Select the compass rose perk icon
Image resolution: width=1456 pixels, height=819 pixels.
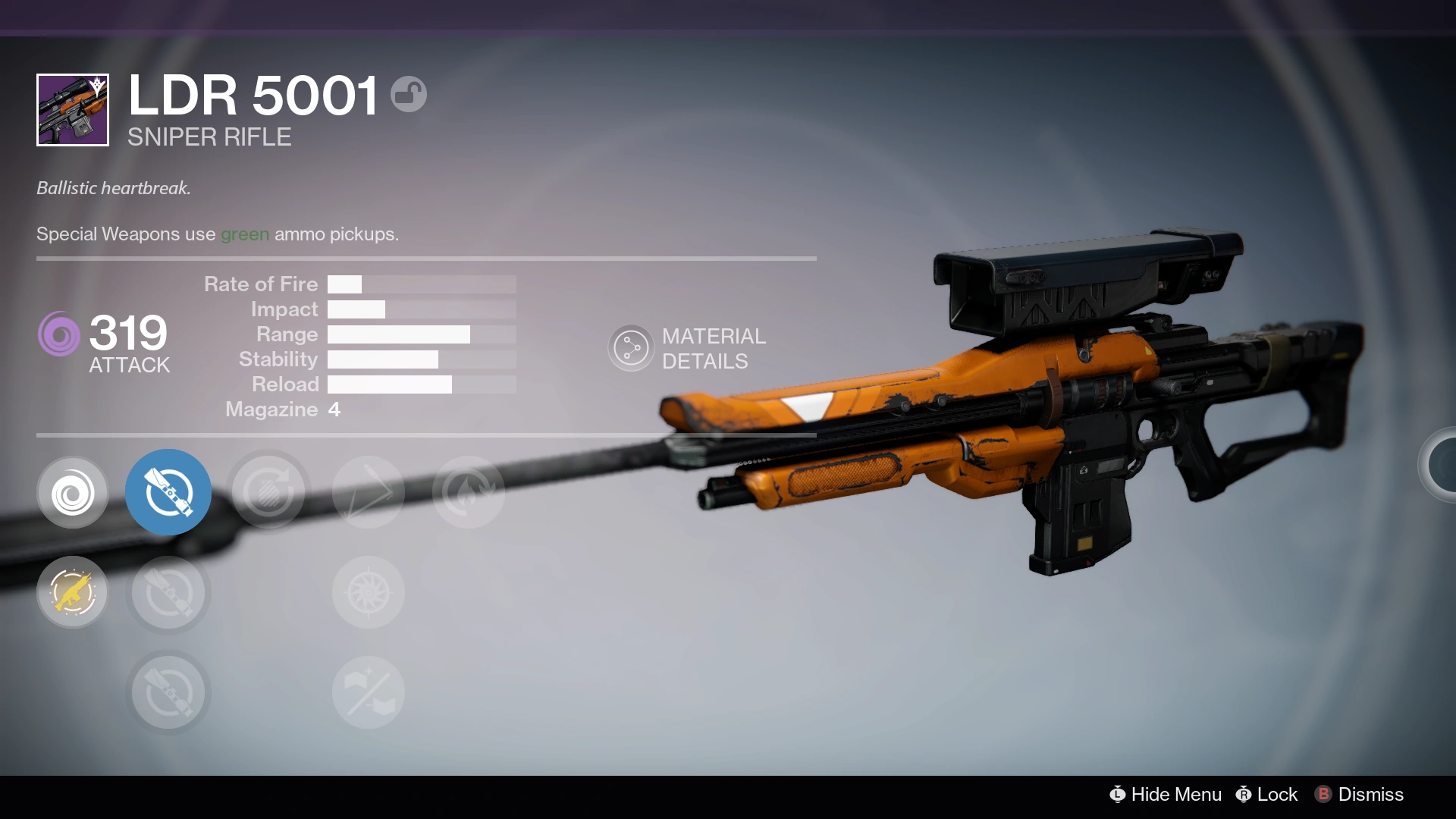tap(368, 592)
